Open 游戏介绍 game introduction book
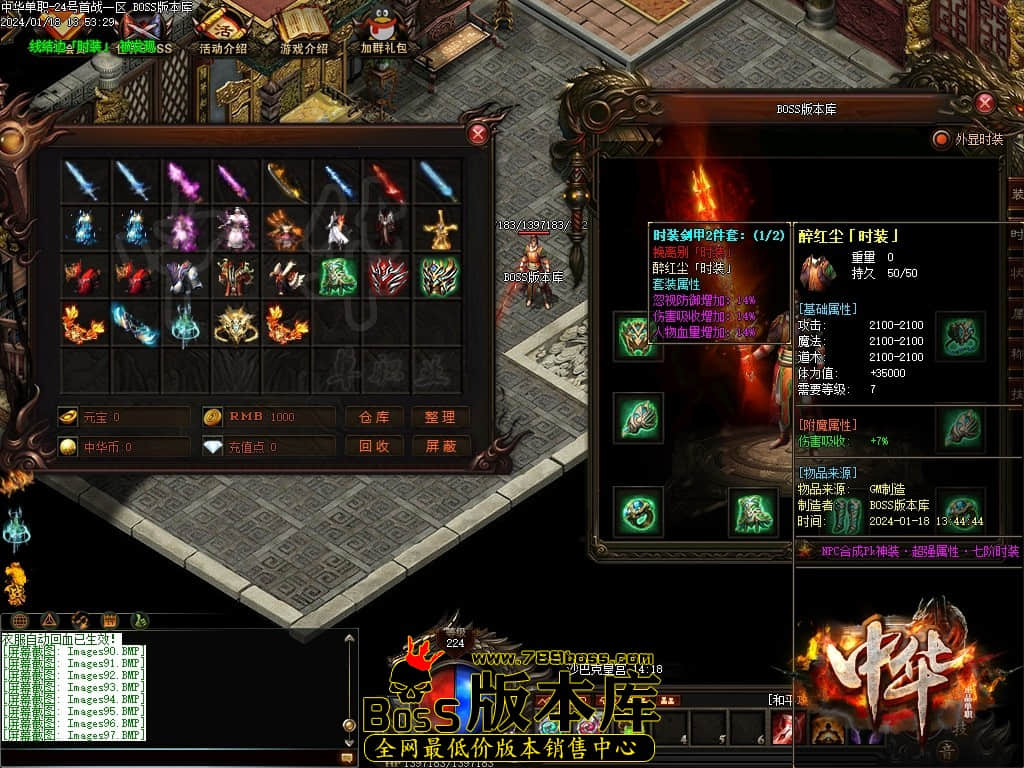The height and width of the screenshot is (768, 1024). (303, 30)
